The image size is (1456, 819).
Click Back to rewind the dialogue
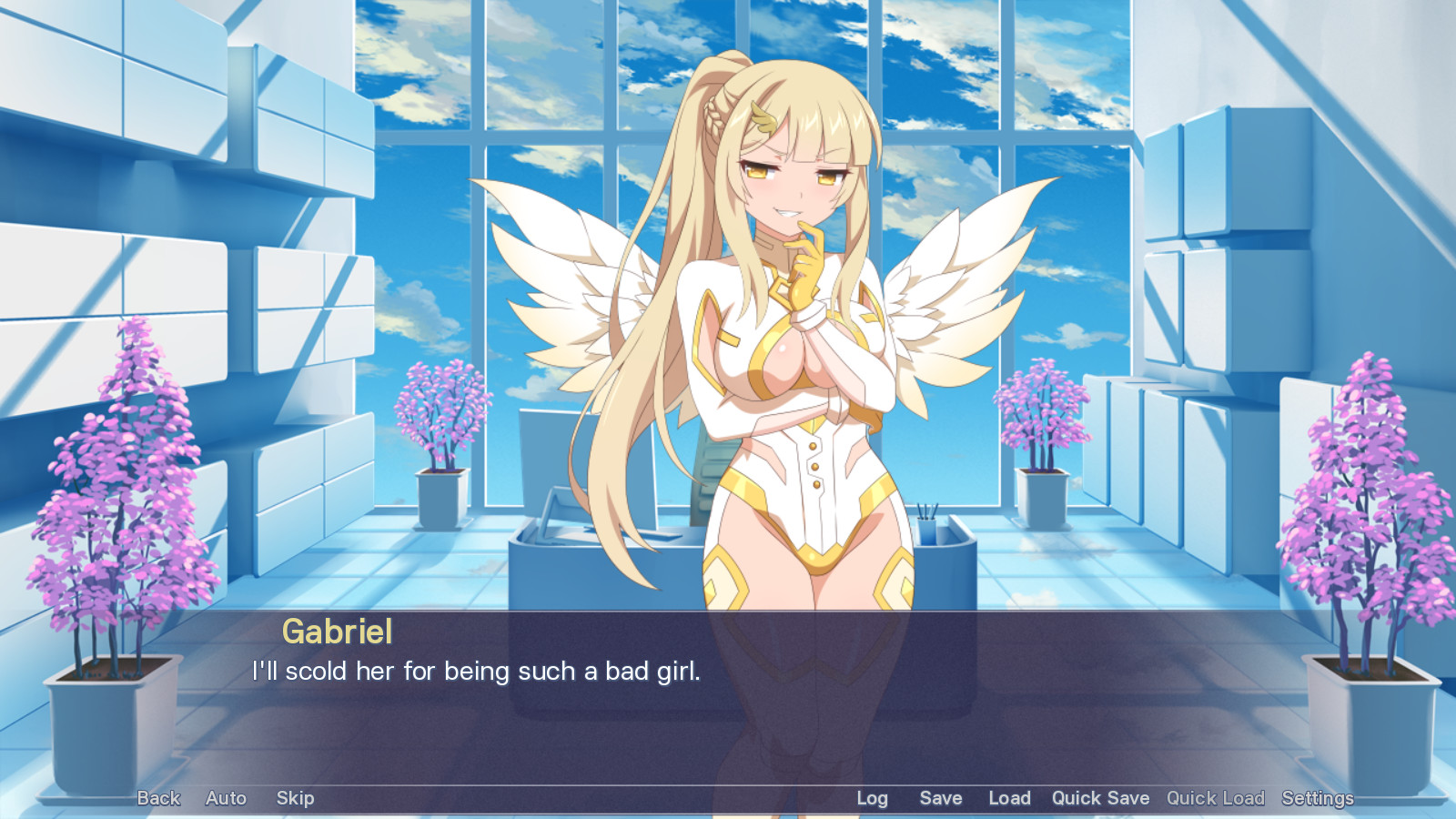157,798
